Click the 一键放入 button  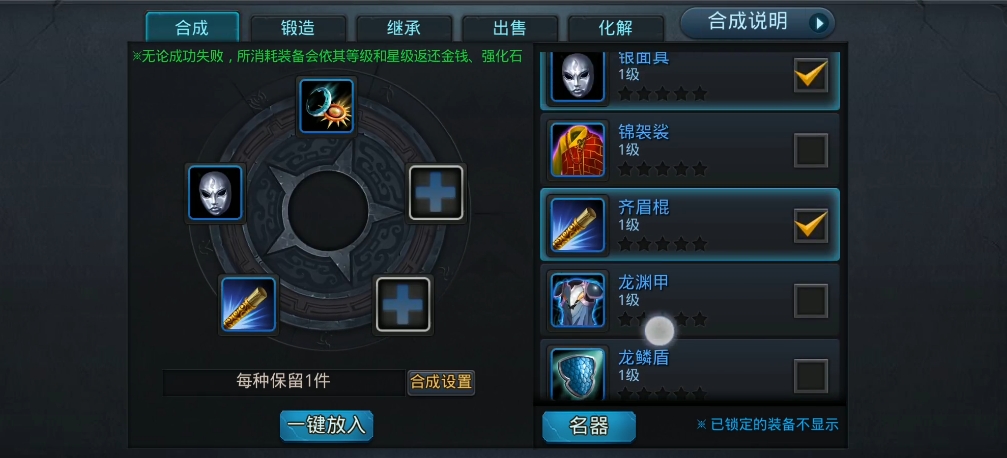[x=326, y=425]
